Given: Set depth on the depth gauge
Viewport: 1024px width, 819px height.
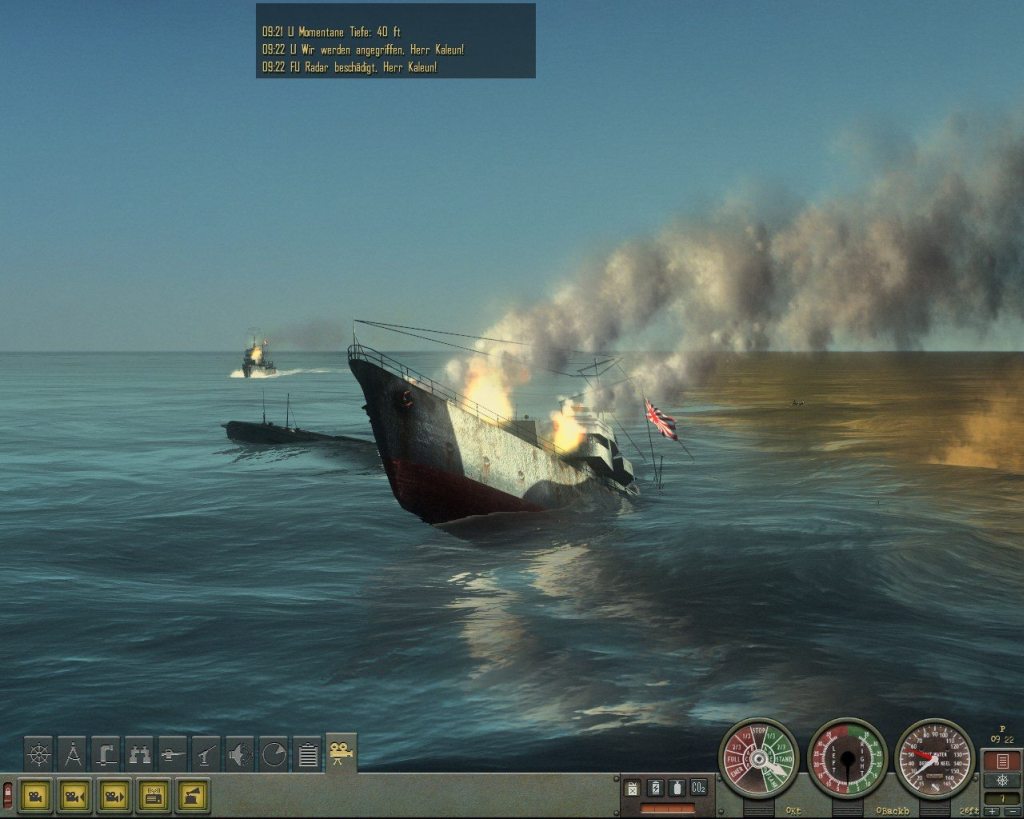Looking at the screenshot, I should tap(934, 759).
